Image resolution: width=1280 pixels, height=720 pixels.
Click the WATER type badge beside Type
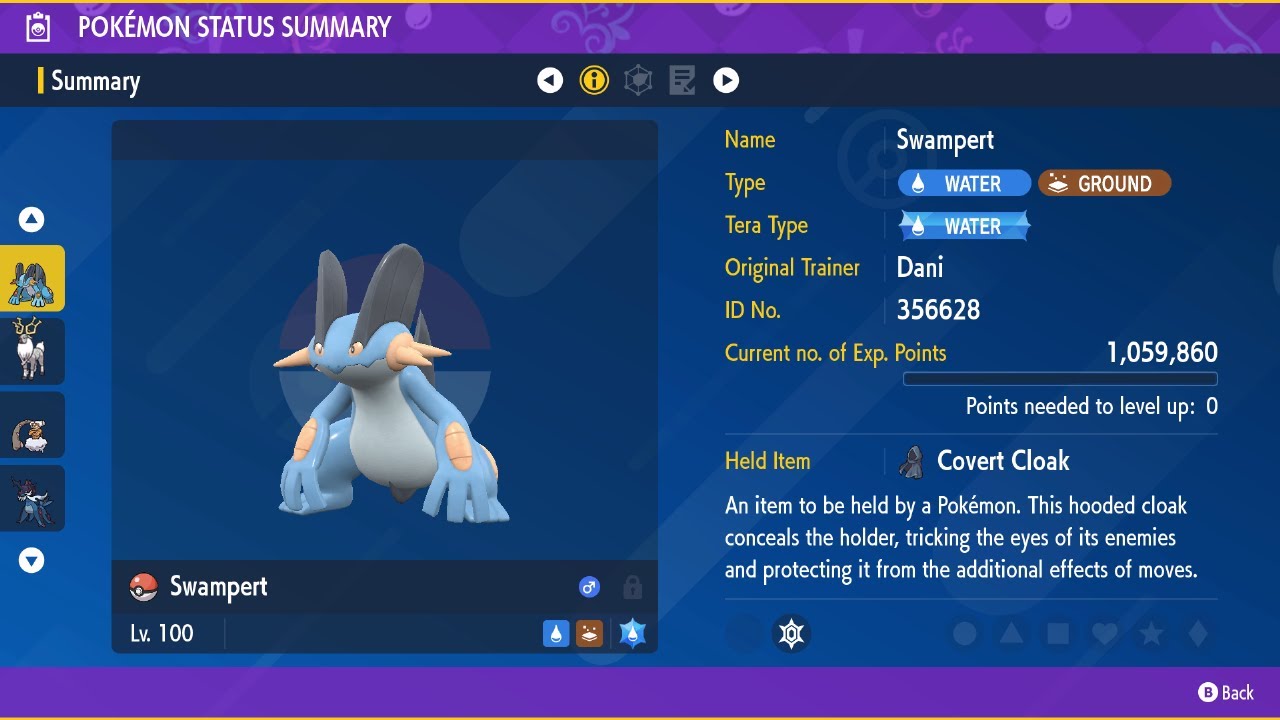(963, 183)
